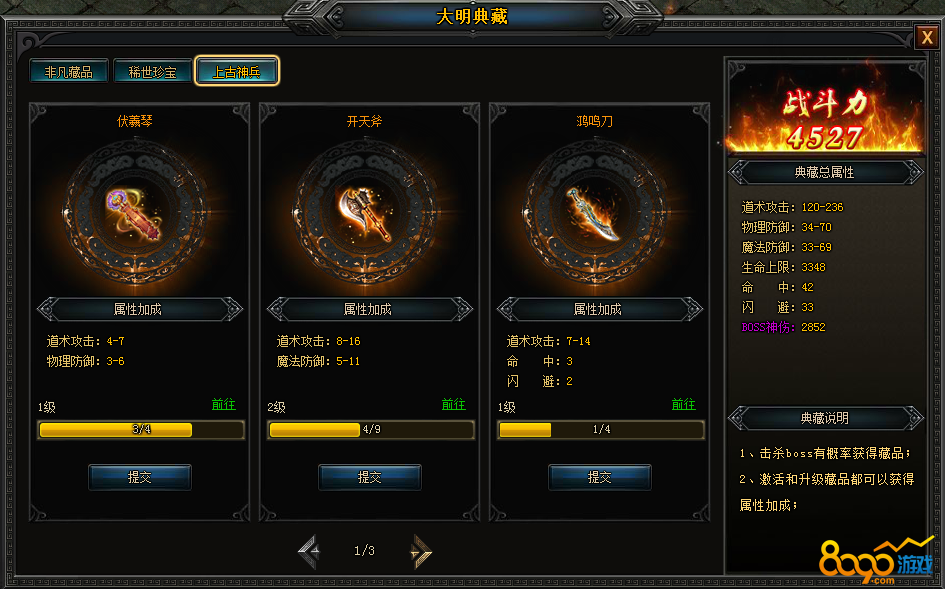Screen dimensions: 945x589
Task: Open the 稀世珍宝 tab
Action: [152, 72]
